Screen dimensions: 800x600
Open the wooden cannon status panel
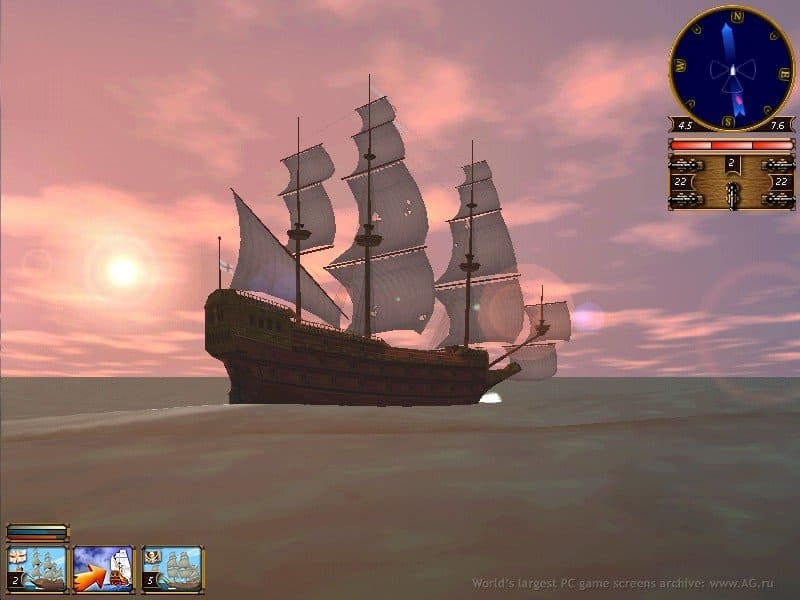(x=731, y=180)
